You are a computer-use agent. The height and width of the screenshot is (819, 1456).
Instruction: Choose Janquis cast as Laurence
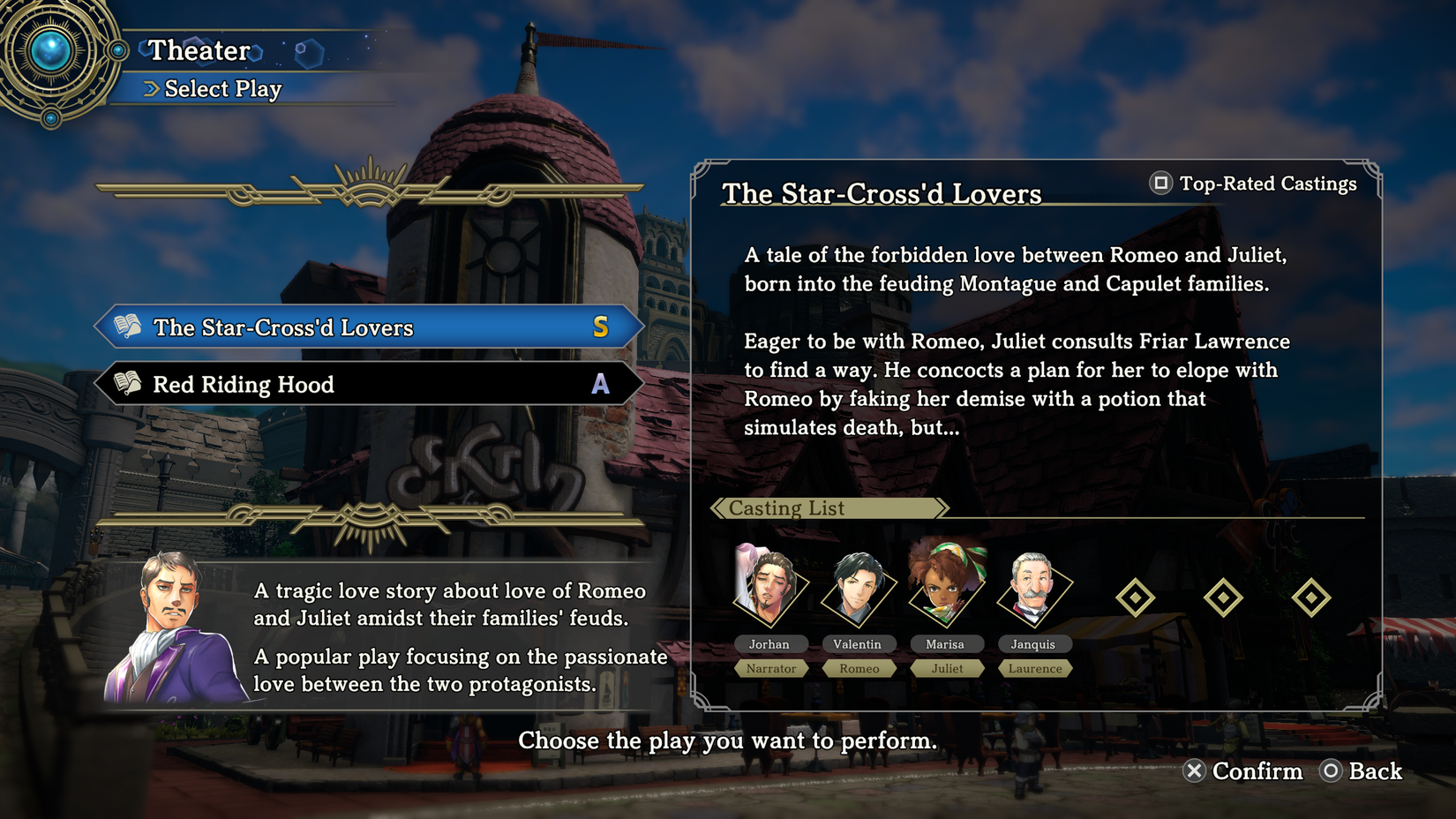(1033, 587)
